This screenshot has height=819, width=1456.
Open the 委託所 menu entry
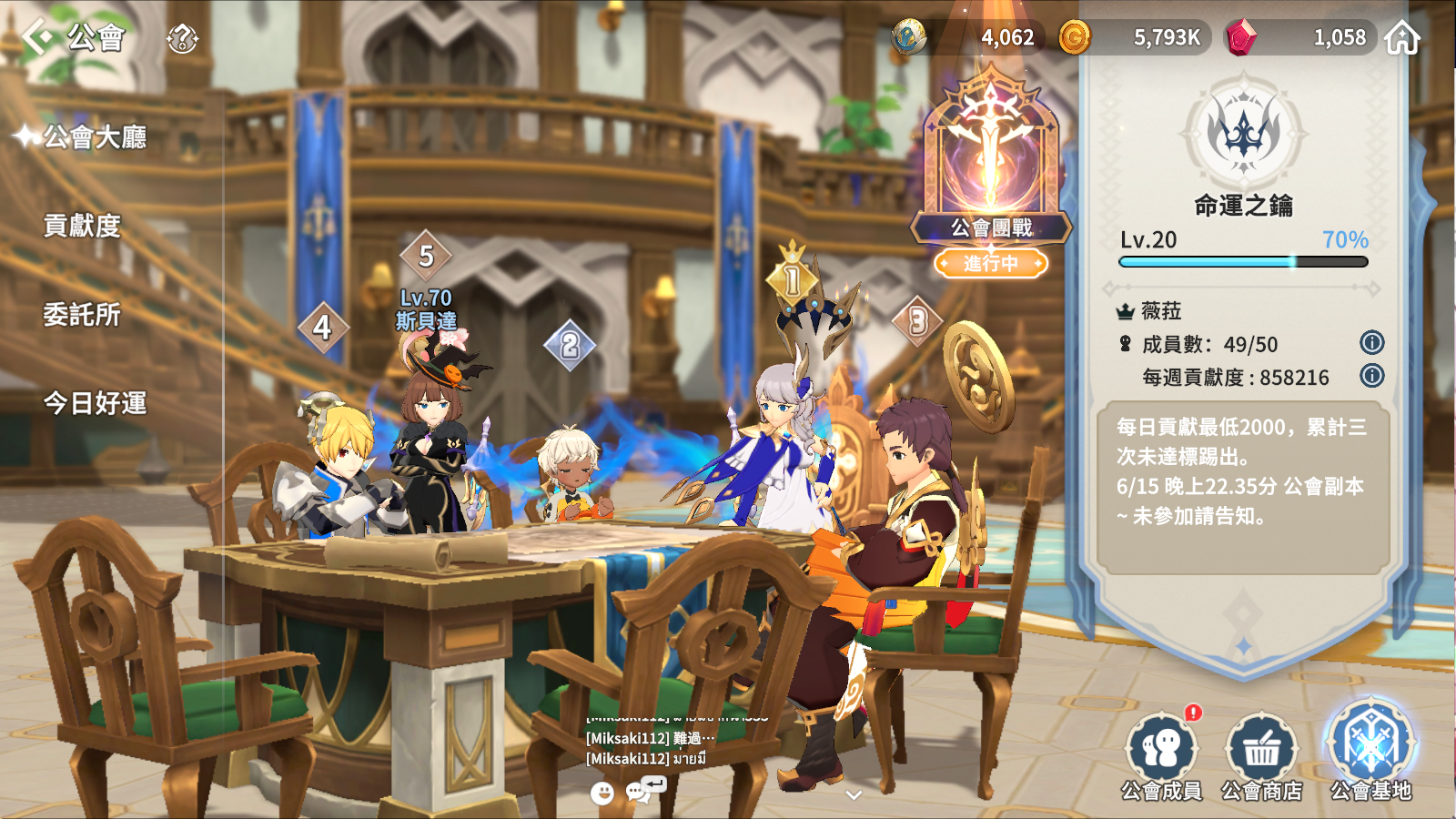coord(82,315)
